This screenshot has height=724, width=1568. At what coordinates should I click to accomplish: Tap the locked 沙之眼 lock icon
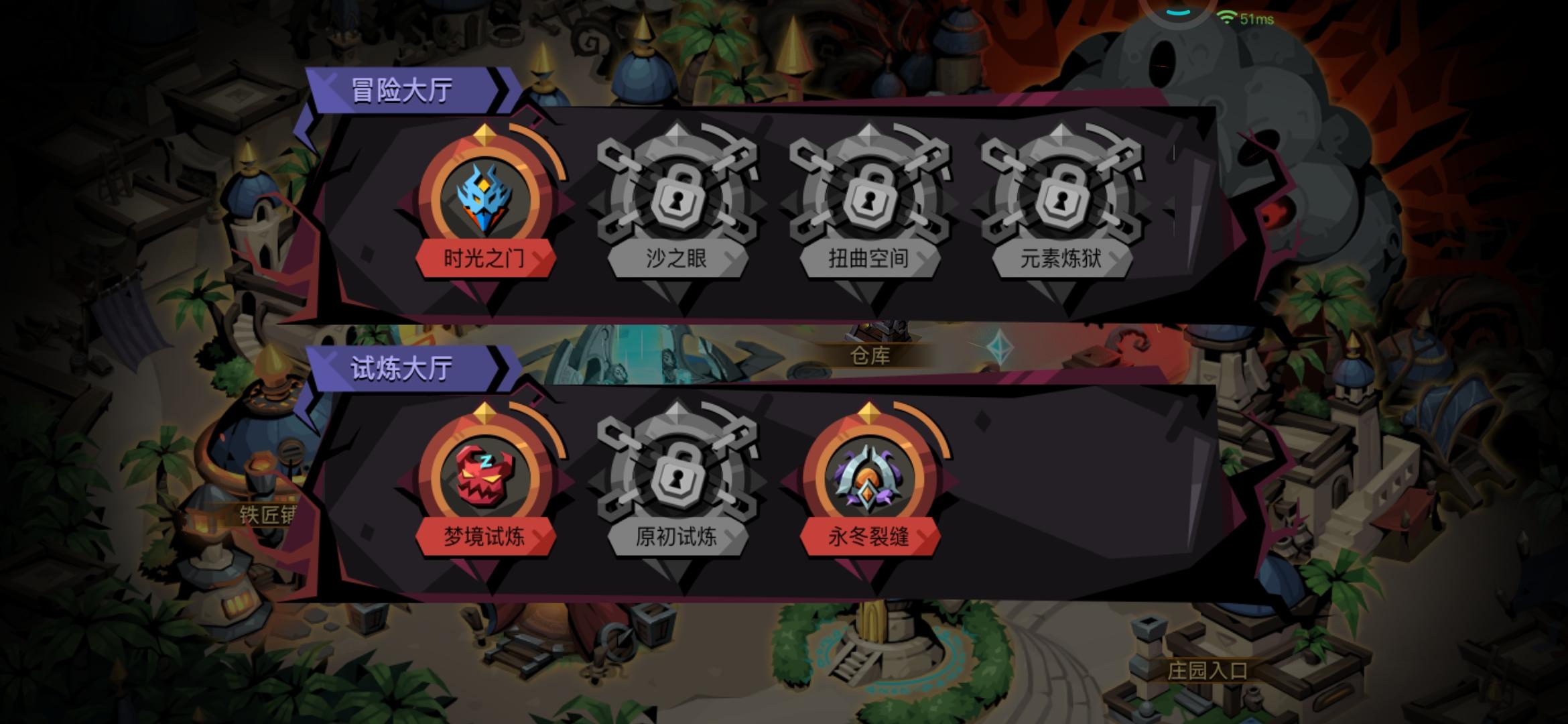(x=677, y=198)
